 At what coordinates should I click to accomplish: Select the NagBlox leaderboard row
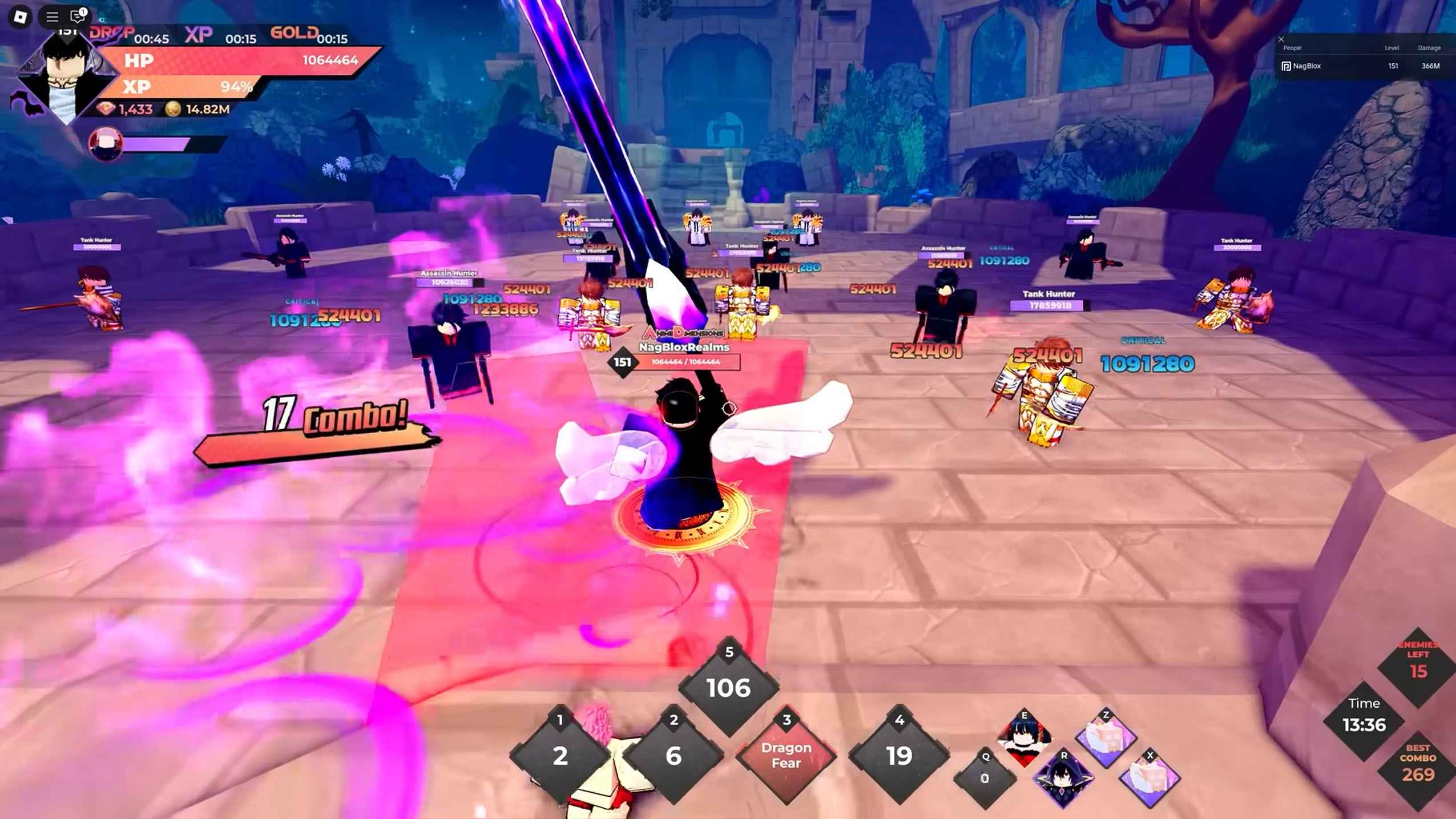click(x=1364, y=66)
